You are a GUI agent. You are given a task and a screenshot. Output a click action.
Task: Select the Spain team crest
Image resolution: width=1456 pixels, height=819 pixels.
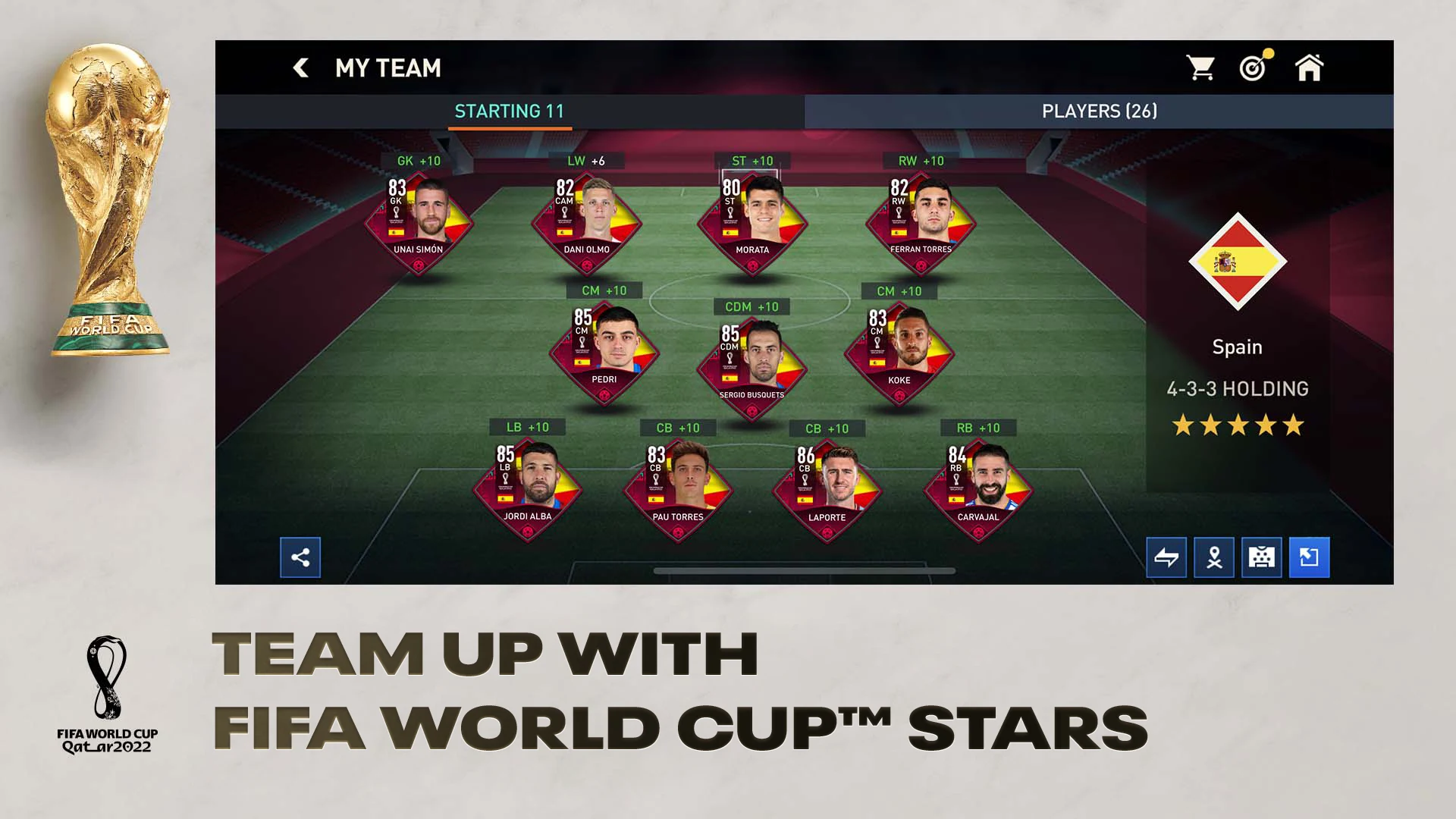1238,262
